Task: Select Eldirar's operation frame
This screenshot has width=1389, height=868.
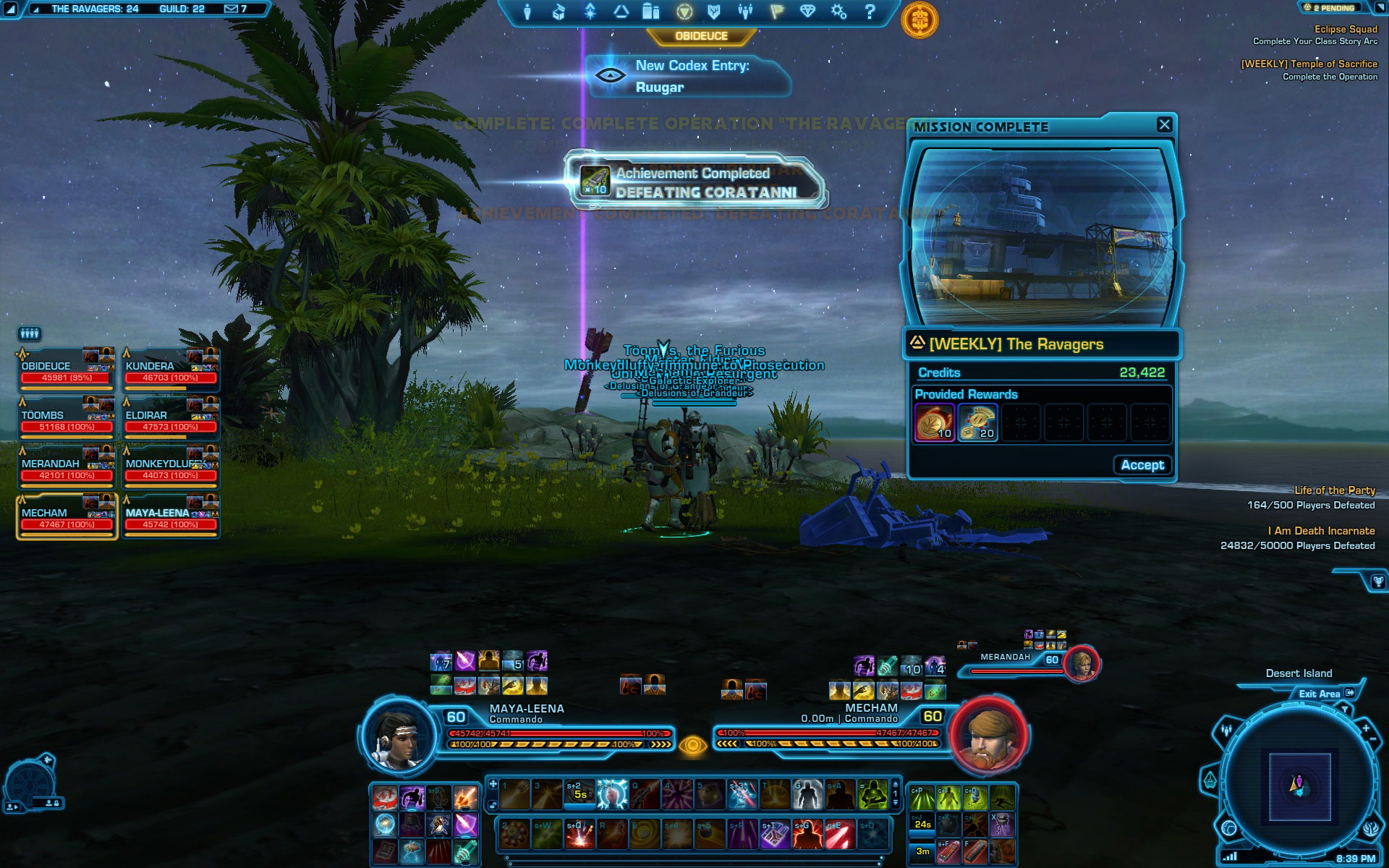Action: point(170,420)
